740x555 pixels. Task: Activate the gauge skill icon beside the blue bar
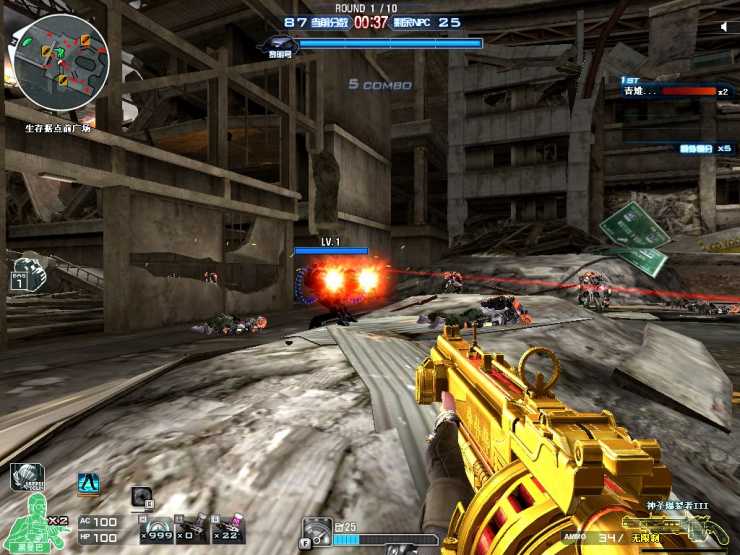[x=316, y=530]
